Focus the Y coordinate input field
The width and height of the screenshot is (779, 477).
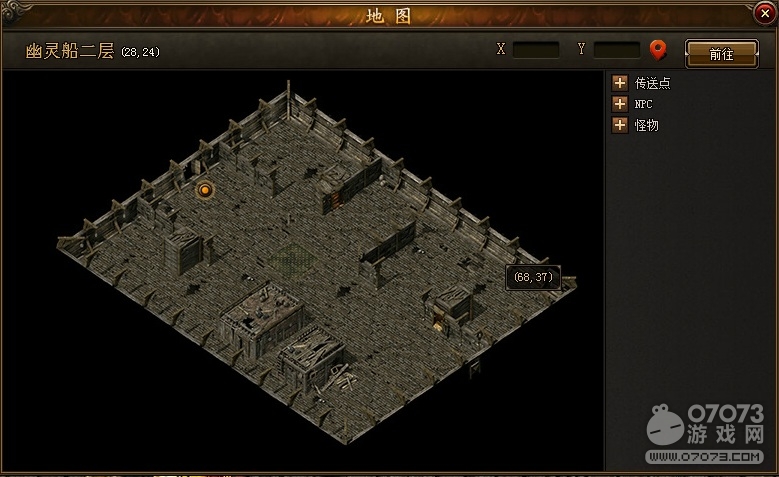tap(616, 49)
